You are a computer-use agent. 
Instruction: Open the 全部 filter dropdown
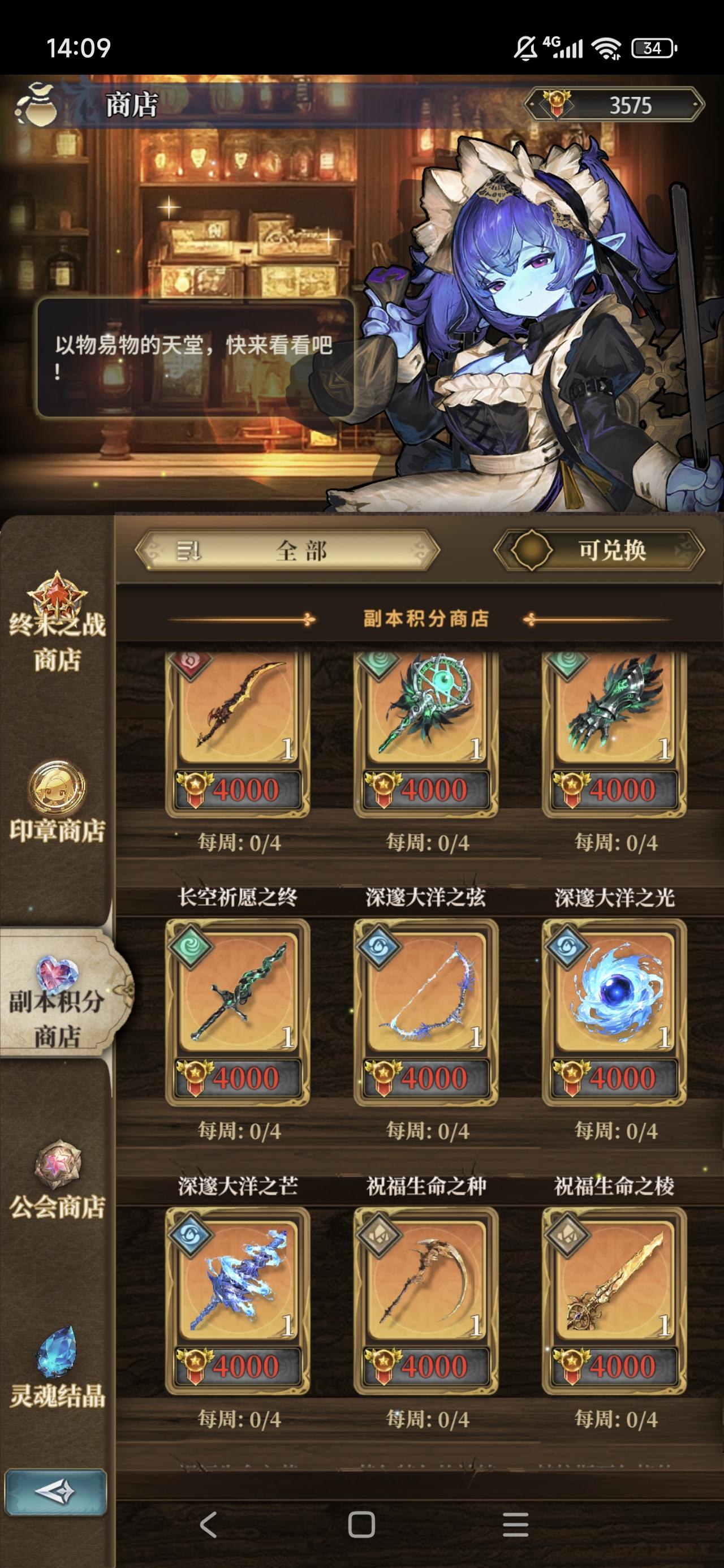coord(301,550)
